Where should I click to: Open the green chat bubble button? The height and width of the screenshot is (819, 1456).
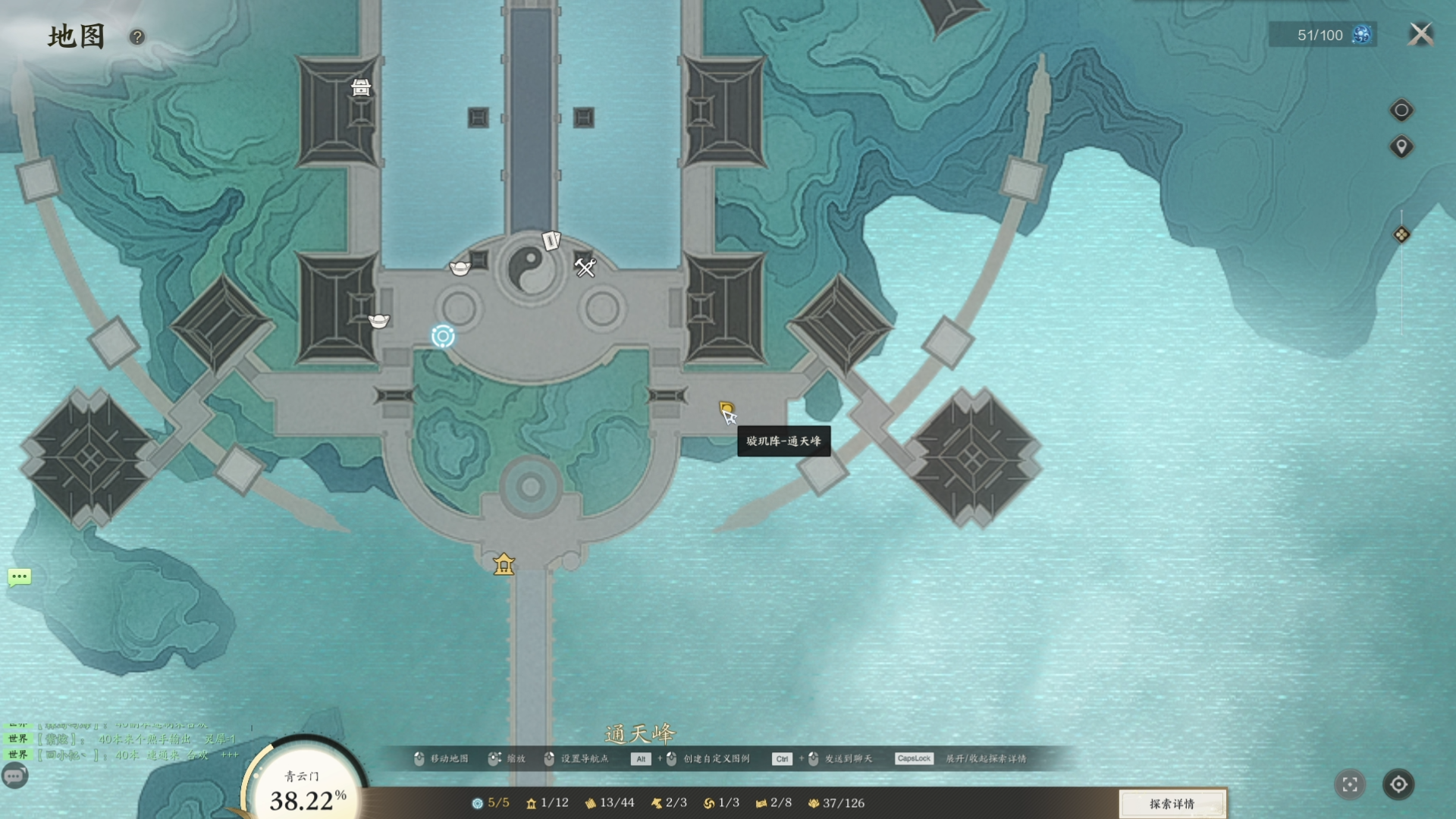tap(20, 577)
